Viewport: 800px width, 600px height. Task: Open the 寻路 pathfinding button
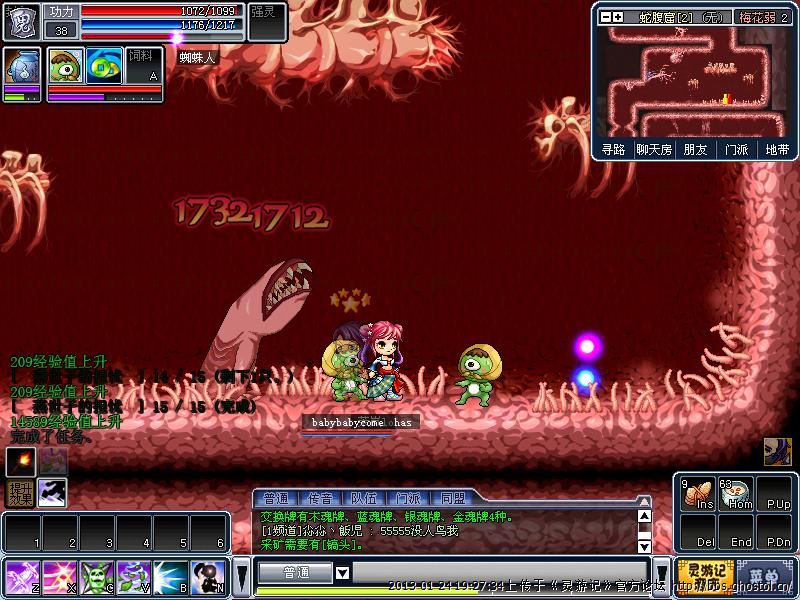point(613,149)
